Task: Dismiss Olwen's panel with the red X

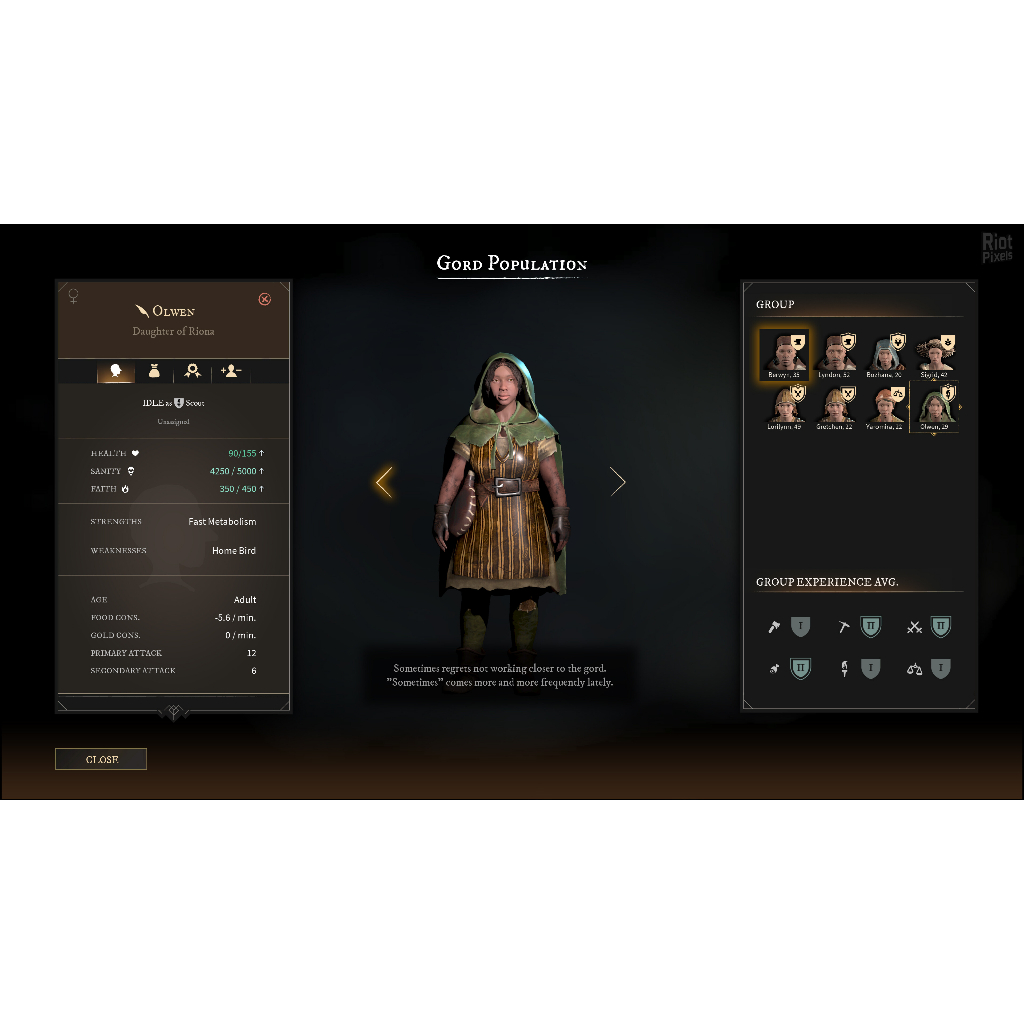Action: [x=264, y=299]
